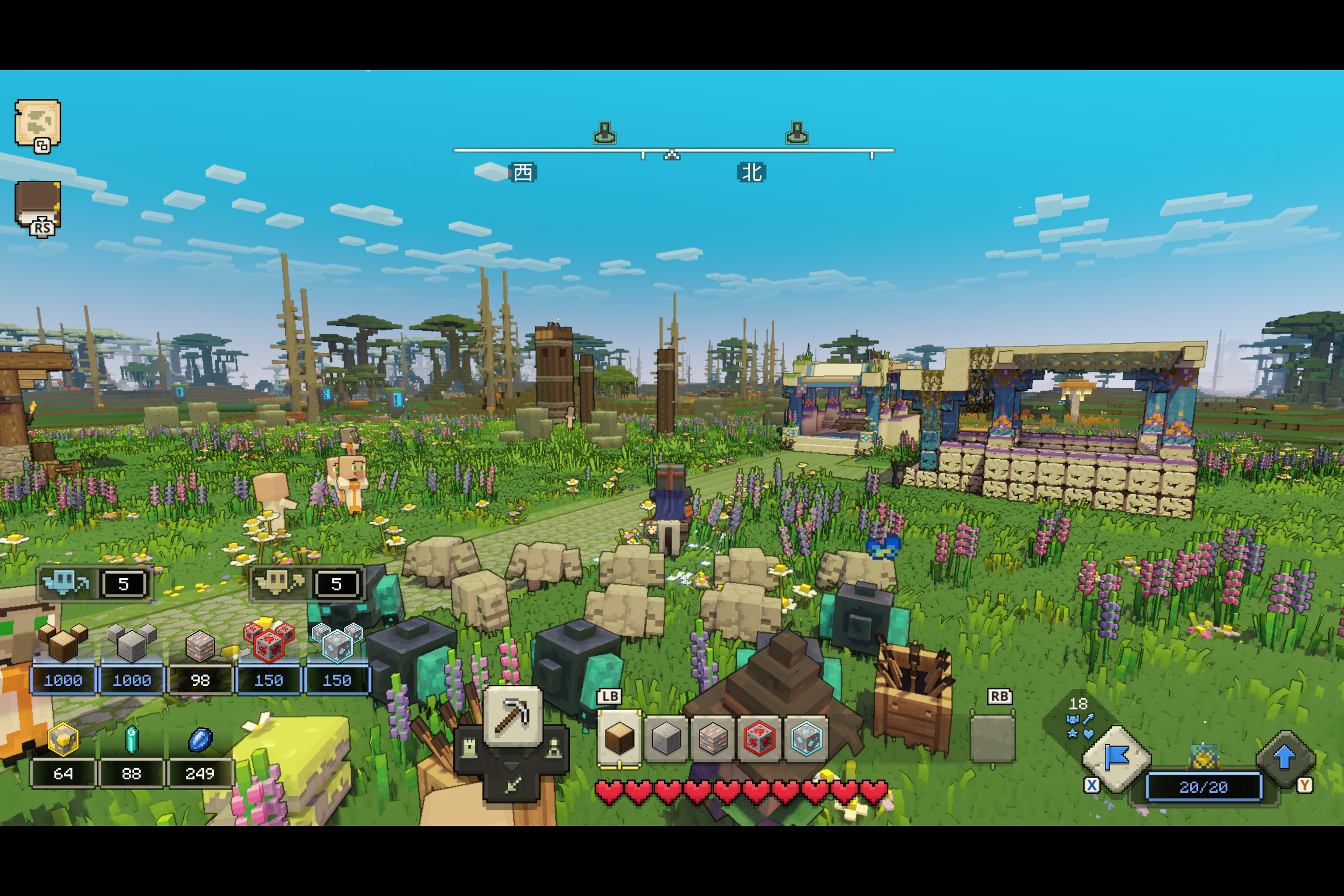Viewport: 1344px width, 896px height.
Task: Switch hotbar page using the RB tab
Action: 999,696
